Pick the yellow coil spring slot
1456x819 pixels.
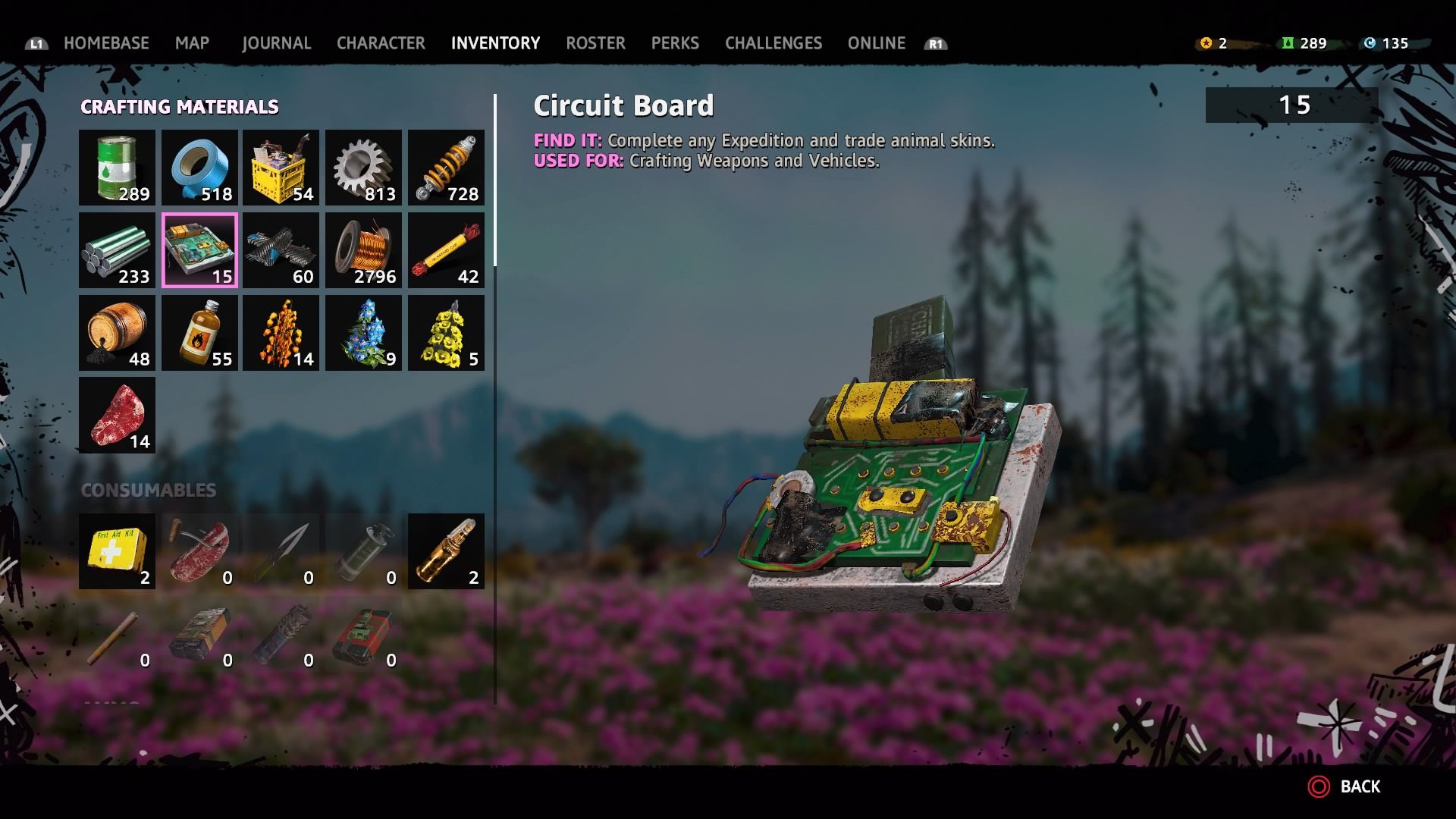tap(446, 168)
